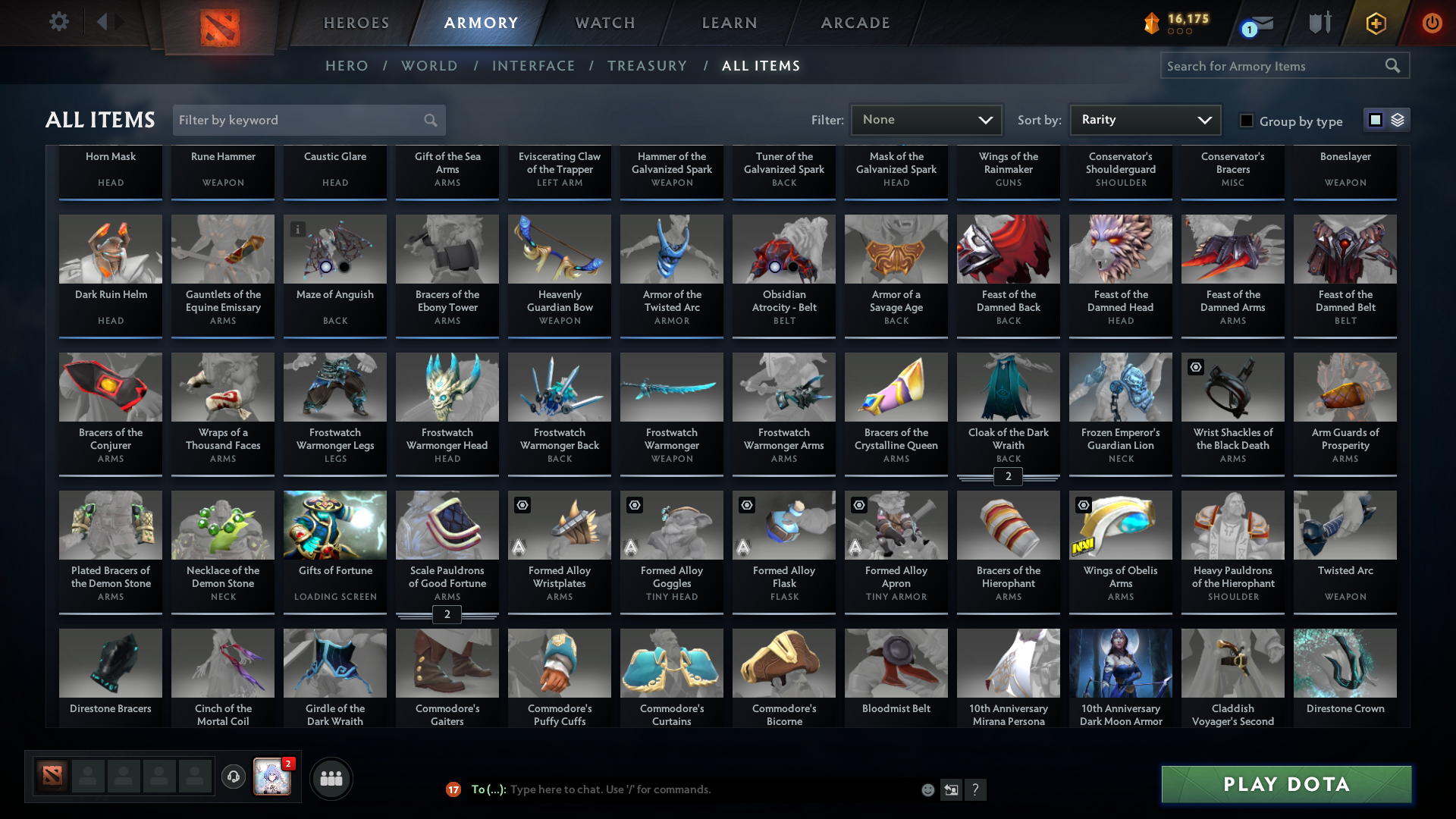Open the Sort by Rarity dropdown
This screenshot has height=819, width=1456.
1144,120
